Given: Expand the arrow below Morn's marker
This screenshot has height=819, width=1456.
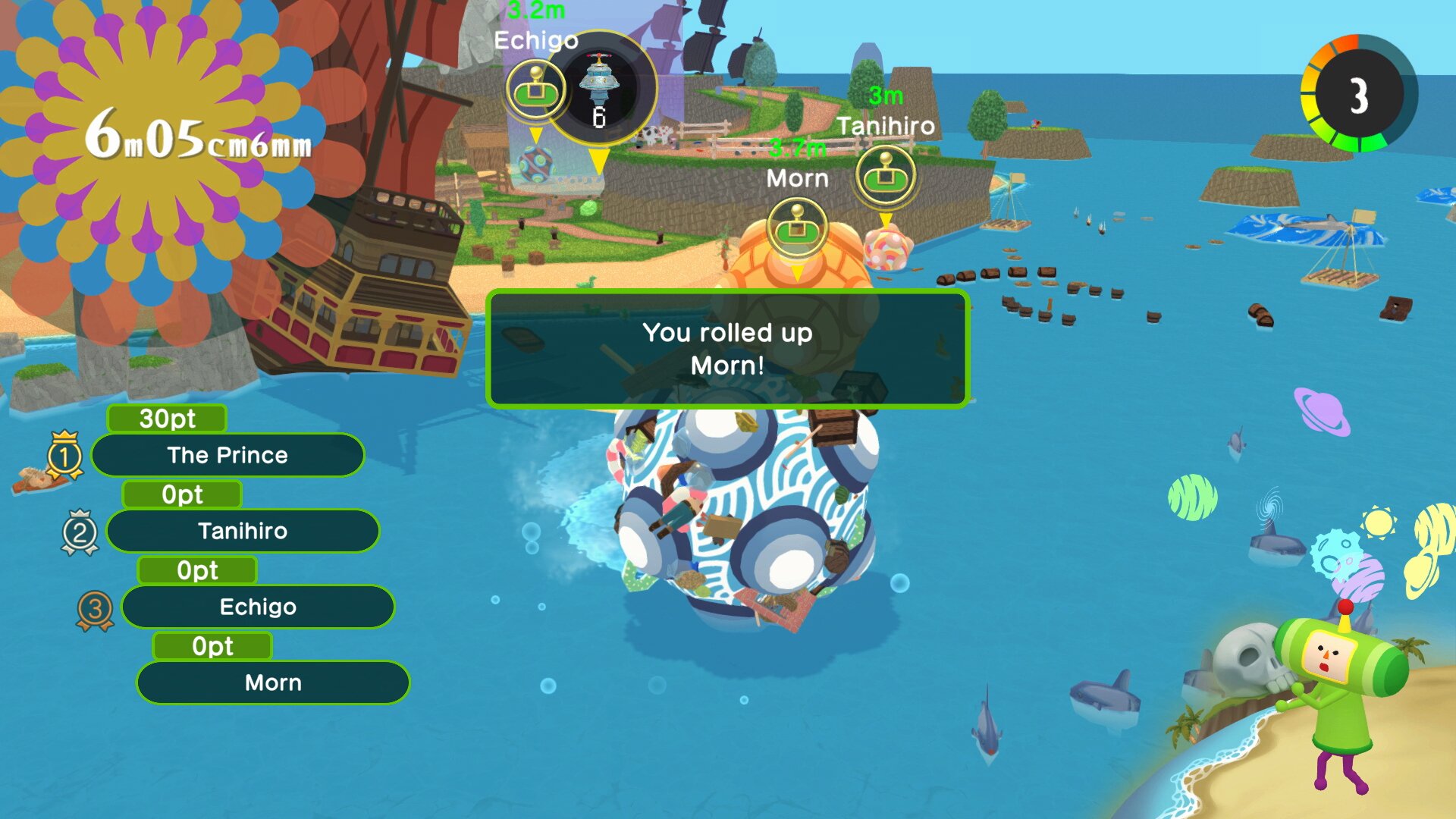Looking at the screenshot, I should (x=796, y=273).
